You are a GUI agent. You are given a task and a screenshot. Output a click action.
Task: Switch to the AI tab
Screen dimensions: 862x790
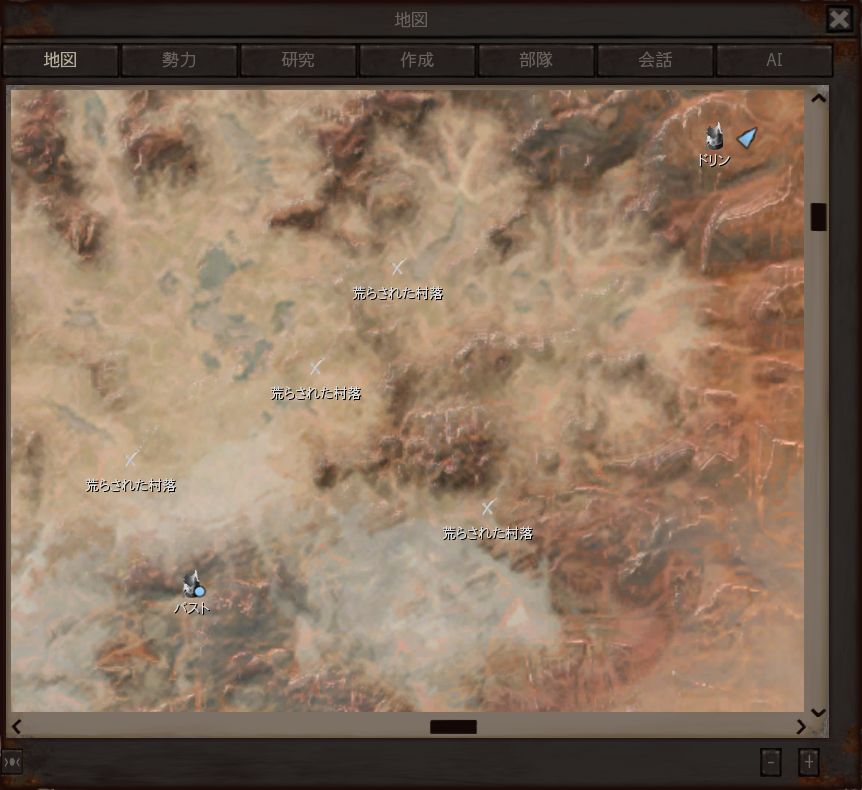click(774, 60)
